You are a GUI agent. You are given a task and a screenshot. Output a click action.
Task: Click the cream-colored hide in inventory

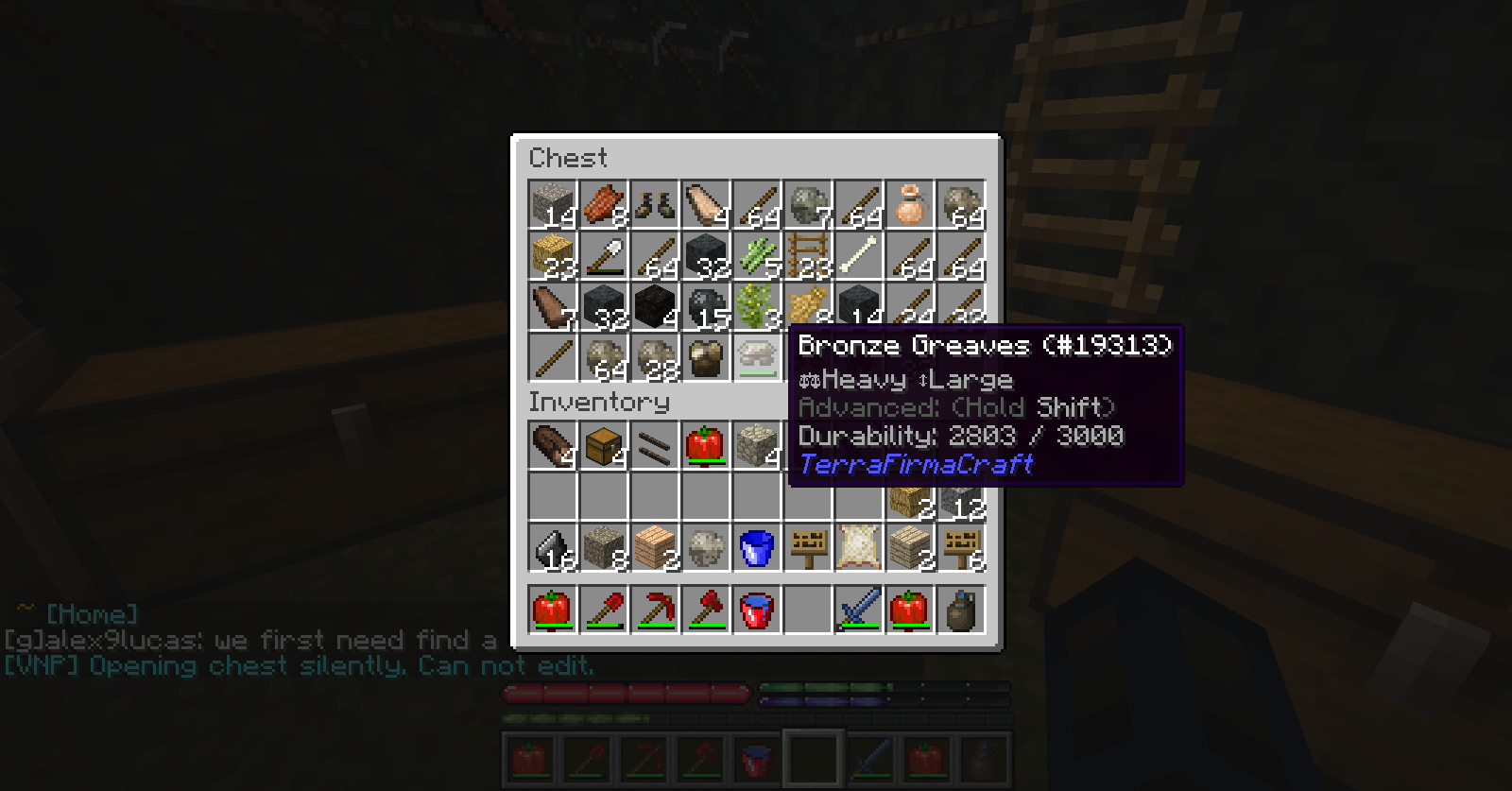pyautogui.click(x=859, y=547)
